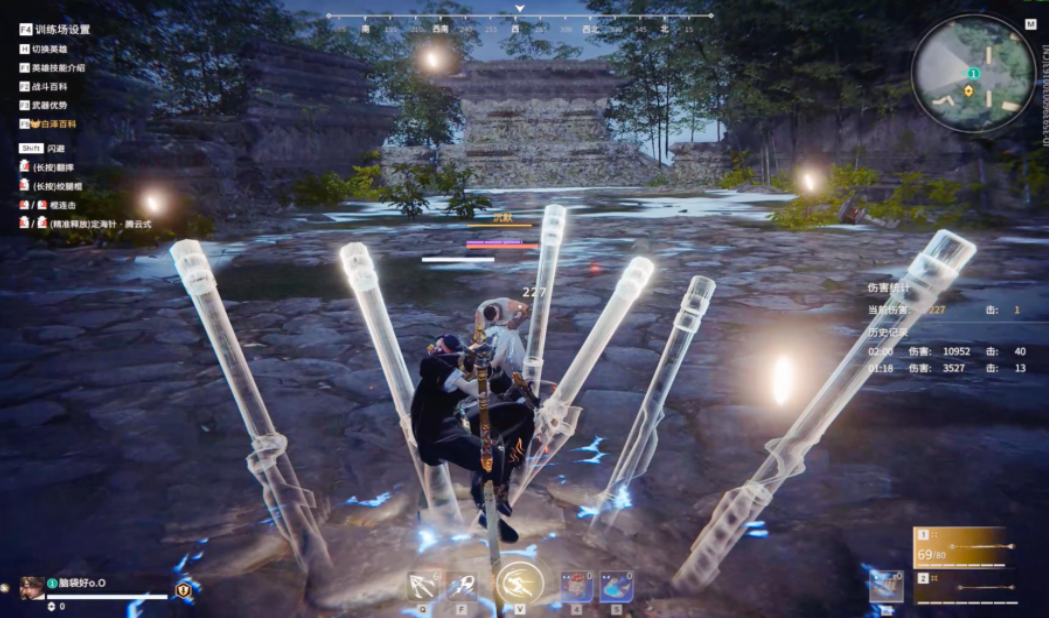
Task: Open the 战斗百科 combat encyclopedia
Action: pos(51,87)
